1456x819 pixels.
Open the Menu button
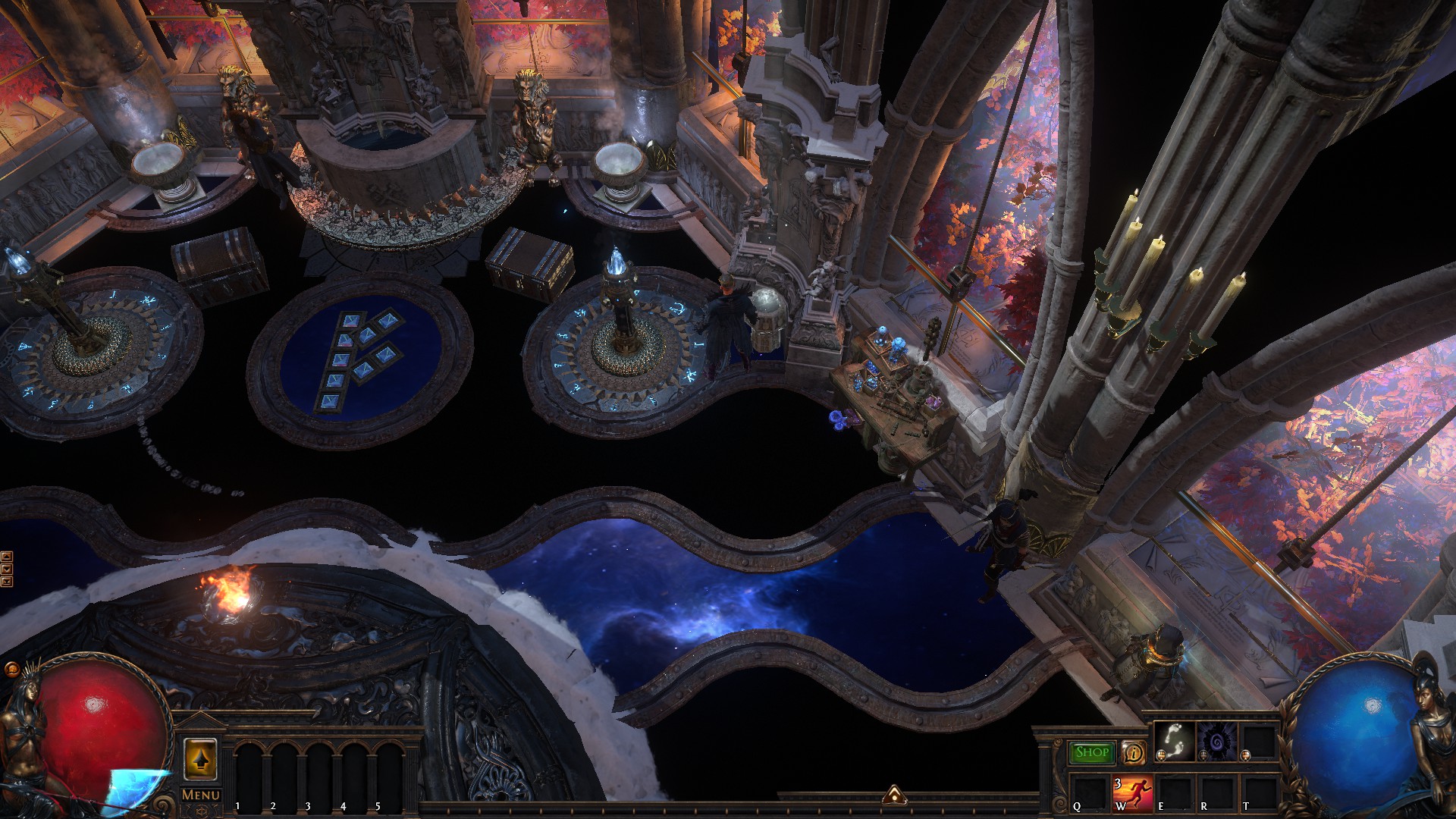point(201,795)
